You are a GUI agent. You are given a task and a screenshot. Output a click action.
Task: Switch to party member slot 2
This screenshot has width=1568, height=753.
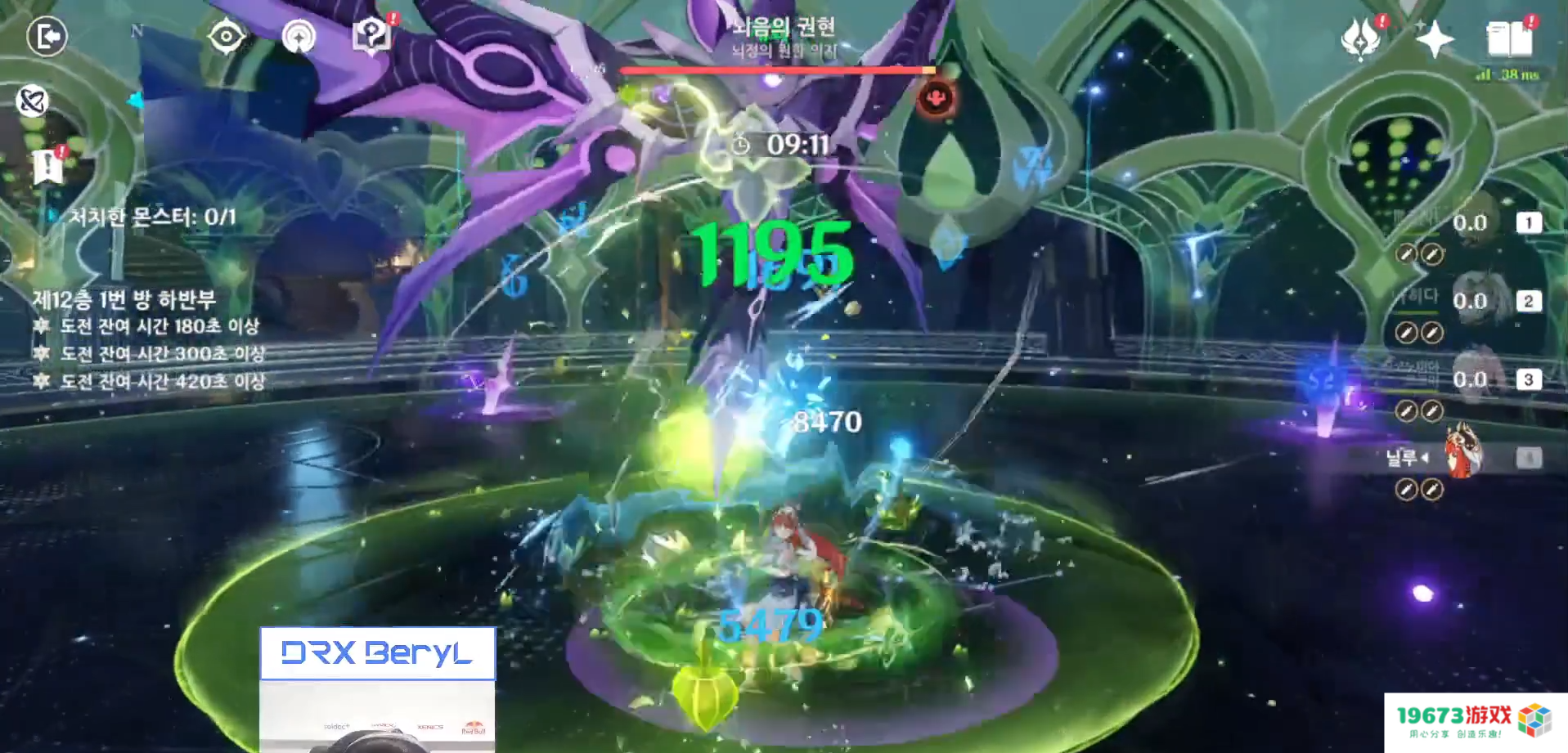(x=1528, y=301)
